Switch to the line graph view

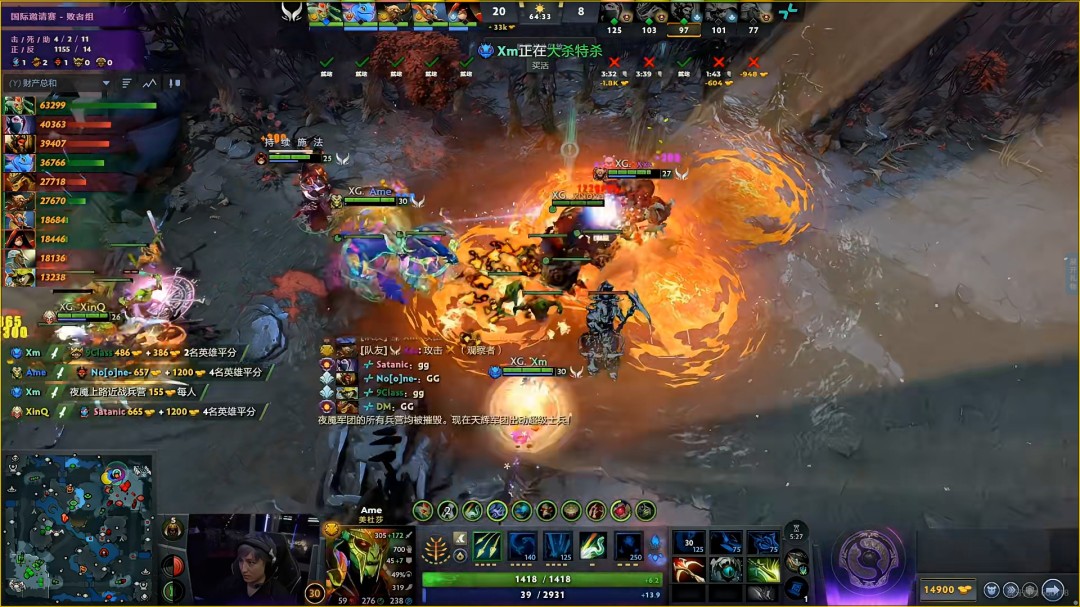pyautogui.click(x=149, y=83)
